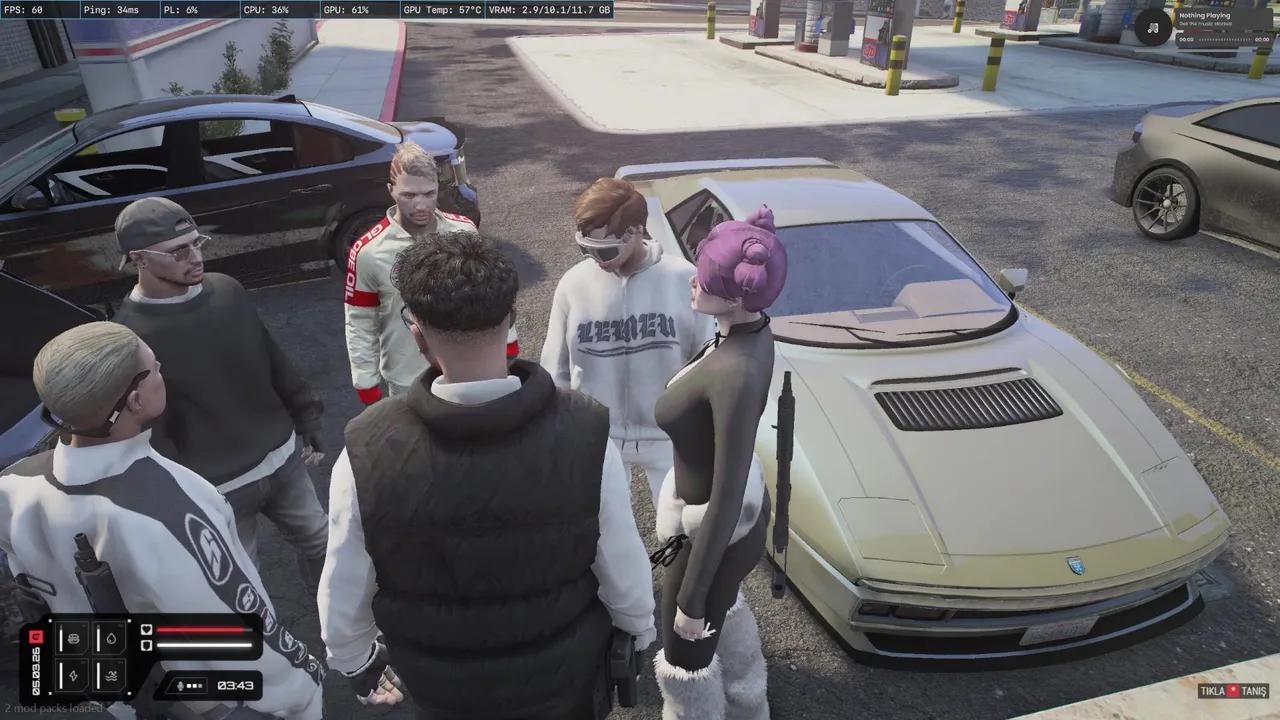Click the stamina lightning bolt icon
The height and width of the screenshot is (720, 1280).
[72, 674]
